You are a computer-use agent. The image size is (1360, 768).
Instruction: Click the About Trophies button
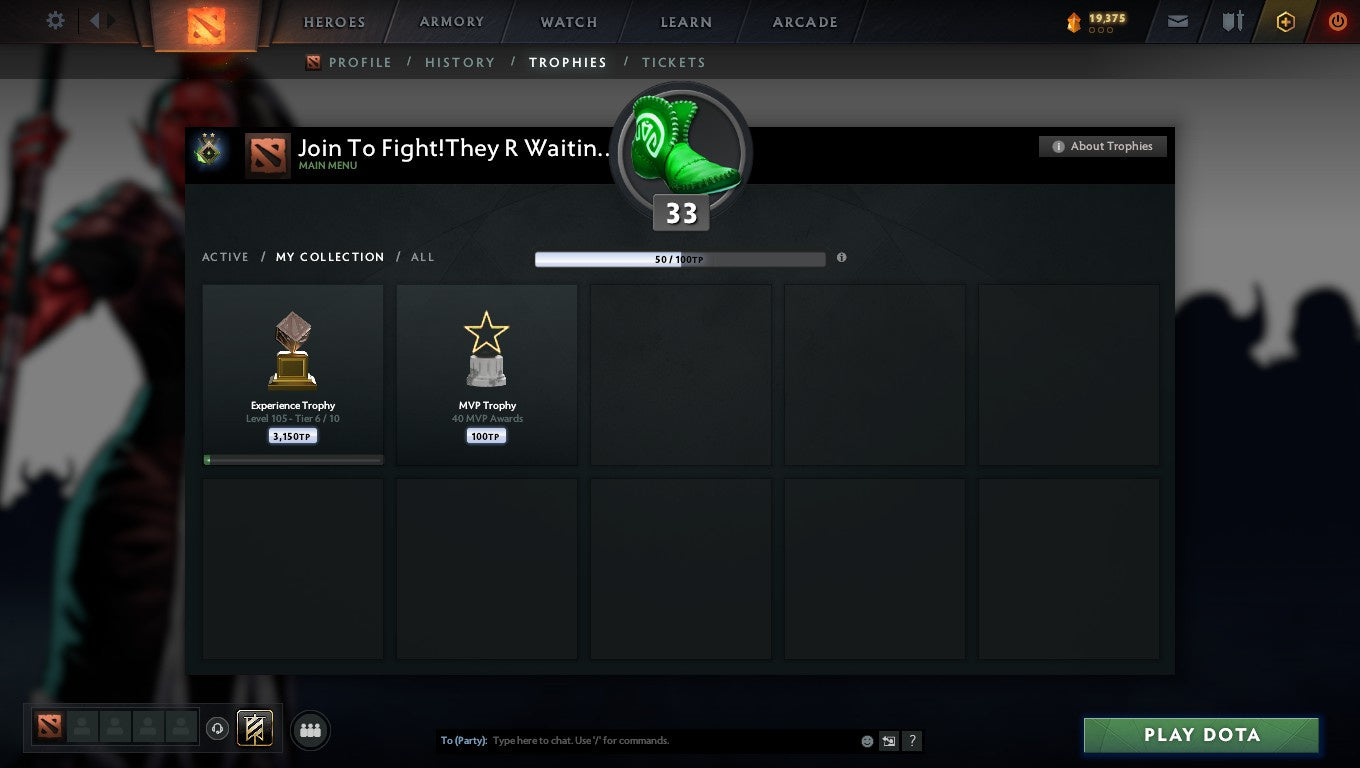point(1102,146)
